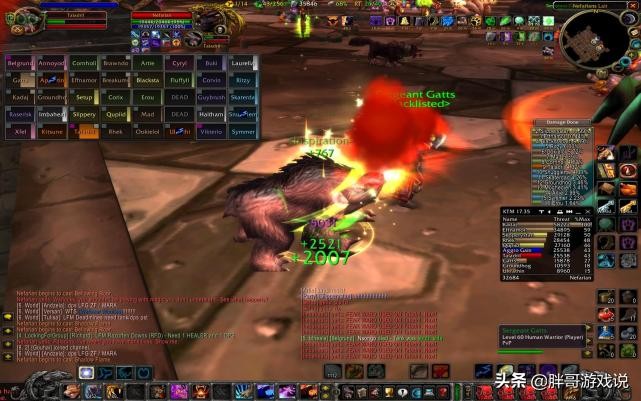Target Slippery in the raid grid
The height and width of the screenshot is (401, 641).
coord(84,114)
